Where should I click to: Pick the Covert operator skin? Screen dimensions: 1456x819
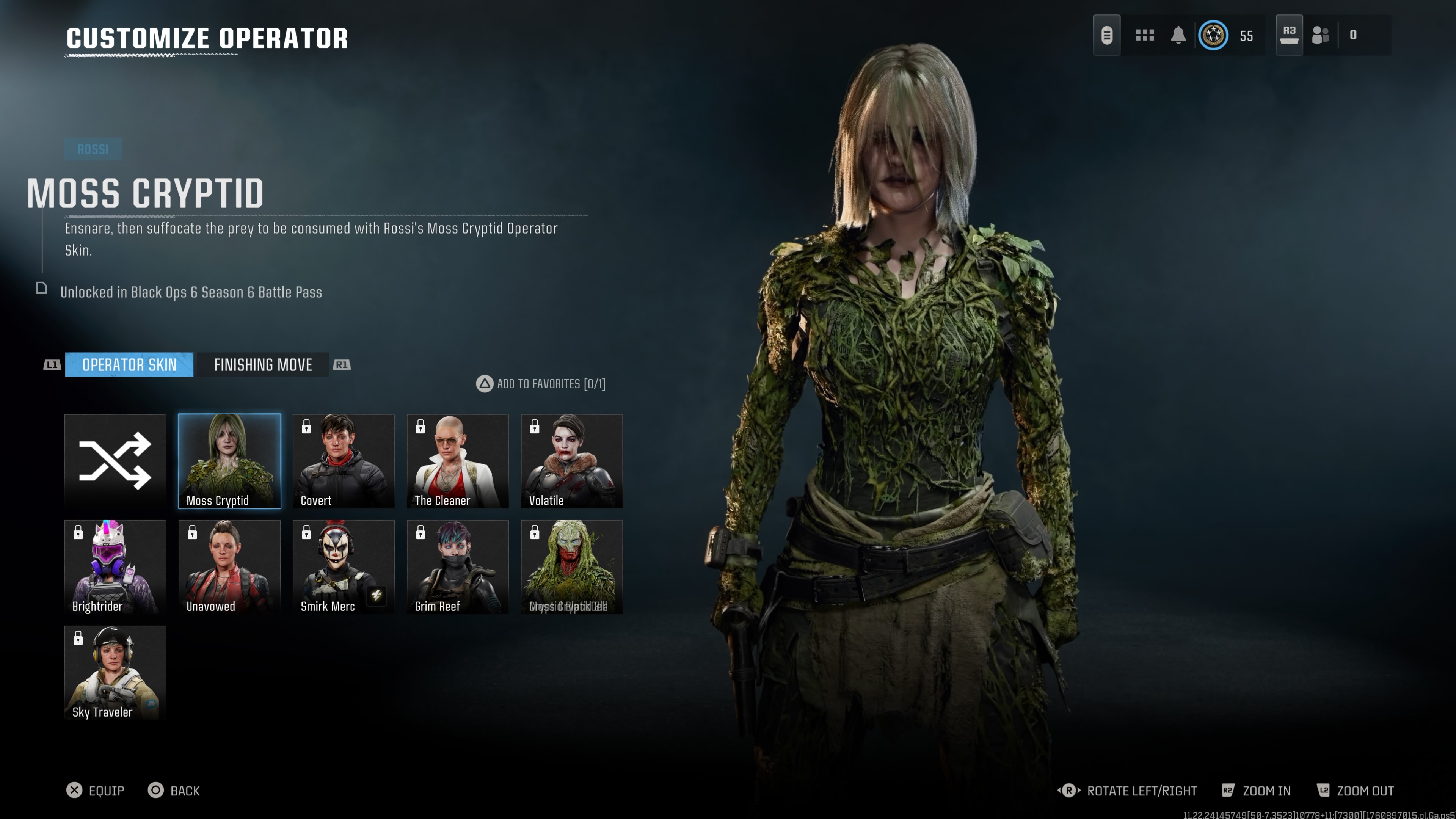point(344,461)
